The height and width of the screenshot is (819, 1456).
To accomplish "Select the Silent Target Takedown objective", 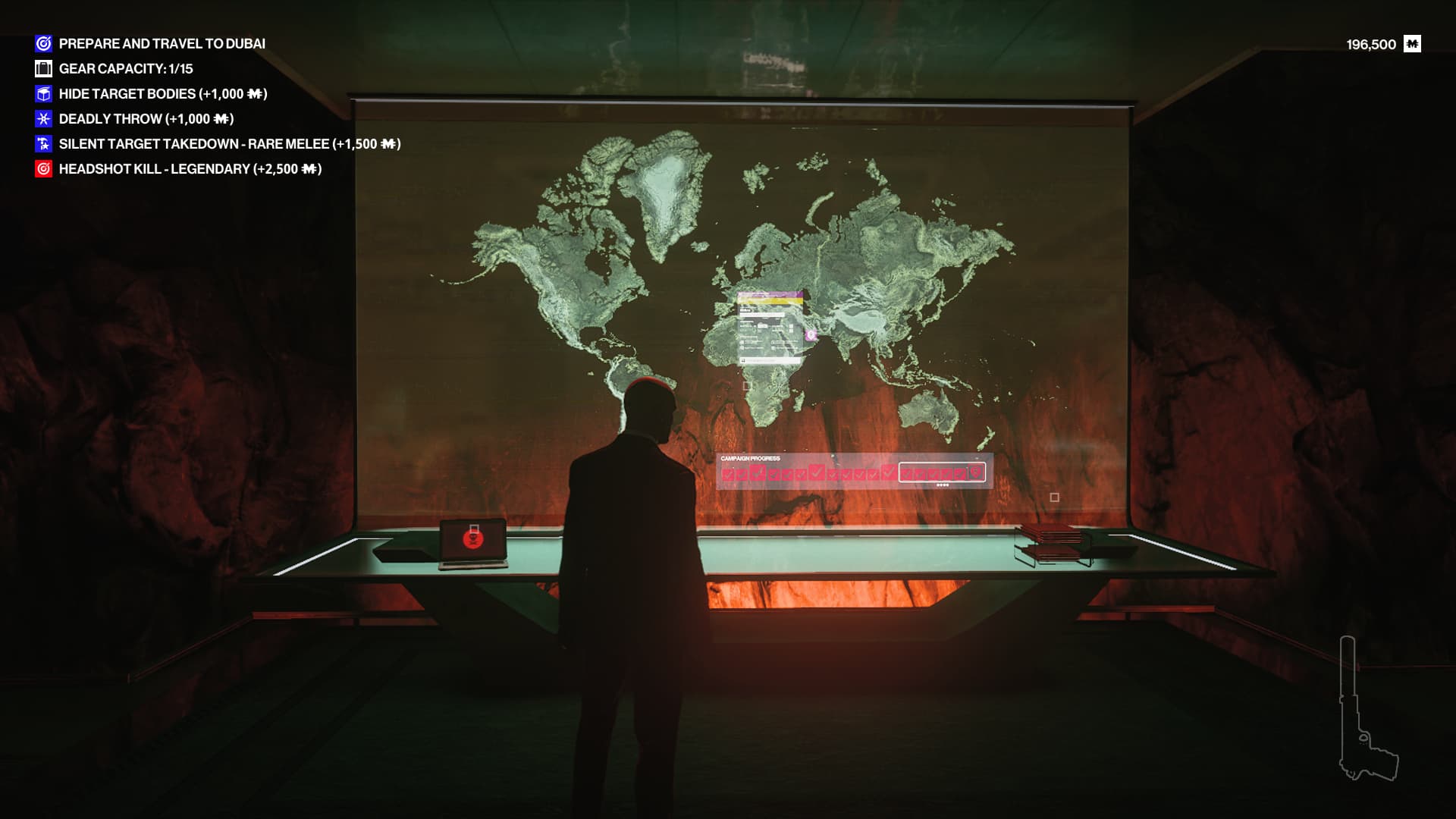I will [x=229, y=144].
